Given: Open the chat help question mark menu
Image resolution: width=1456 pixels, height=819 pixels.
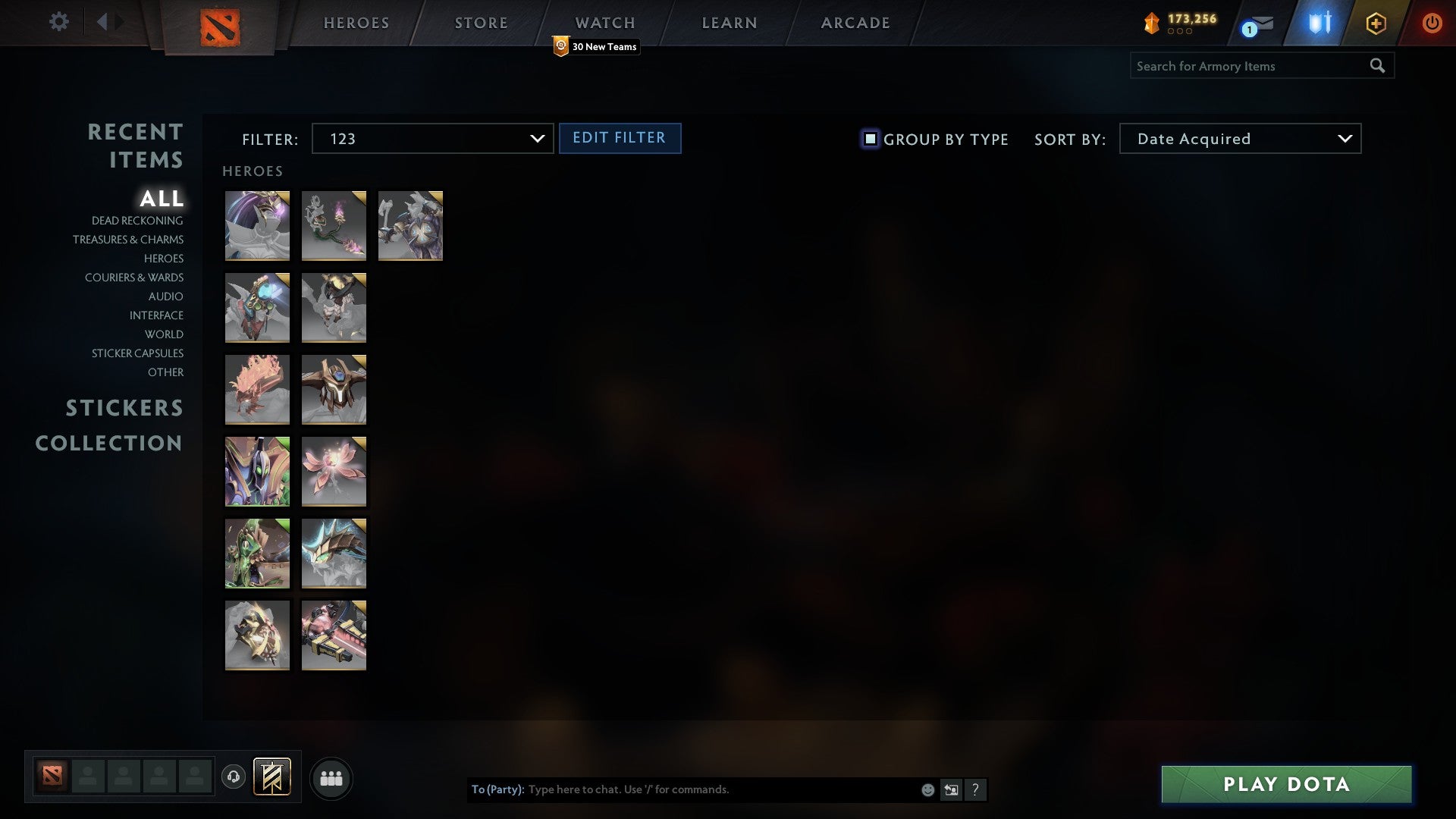Looking at the screenshot, I should (x=976, y=789).
